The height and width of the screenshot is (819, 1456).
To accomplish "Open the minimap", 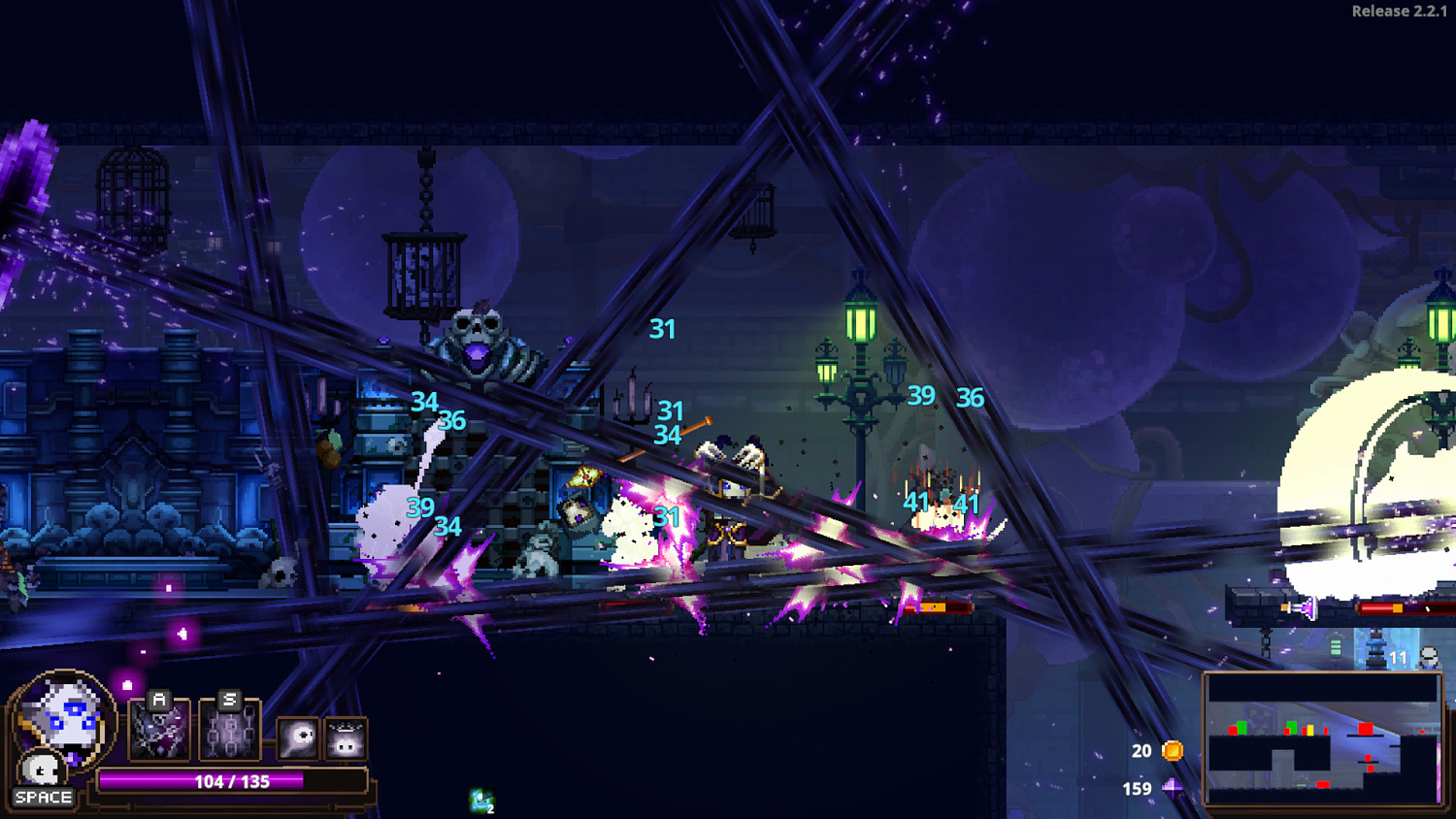I will 1322,739.
